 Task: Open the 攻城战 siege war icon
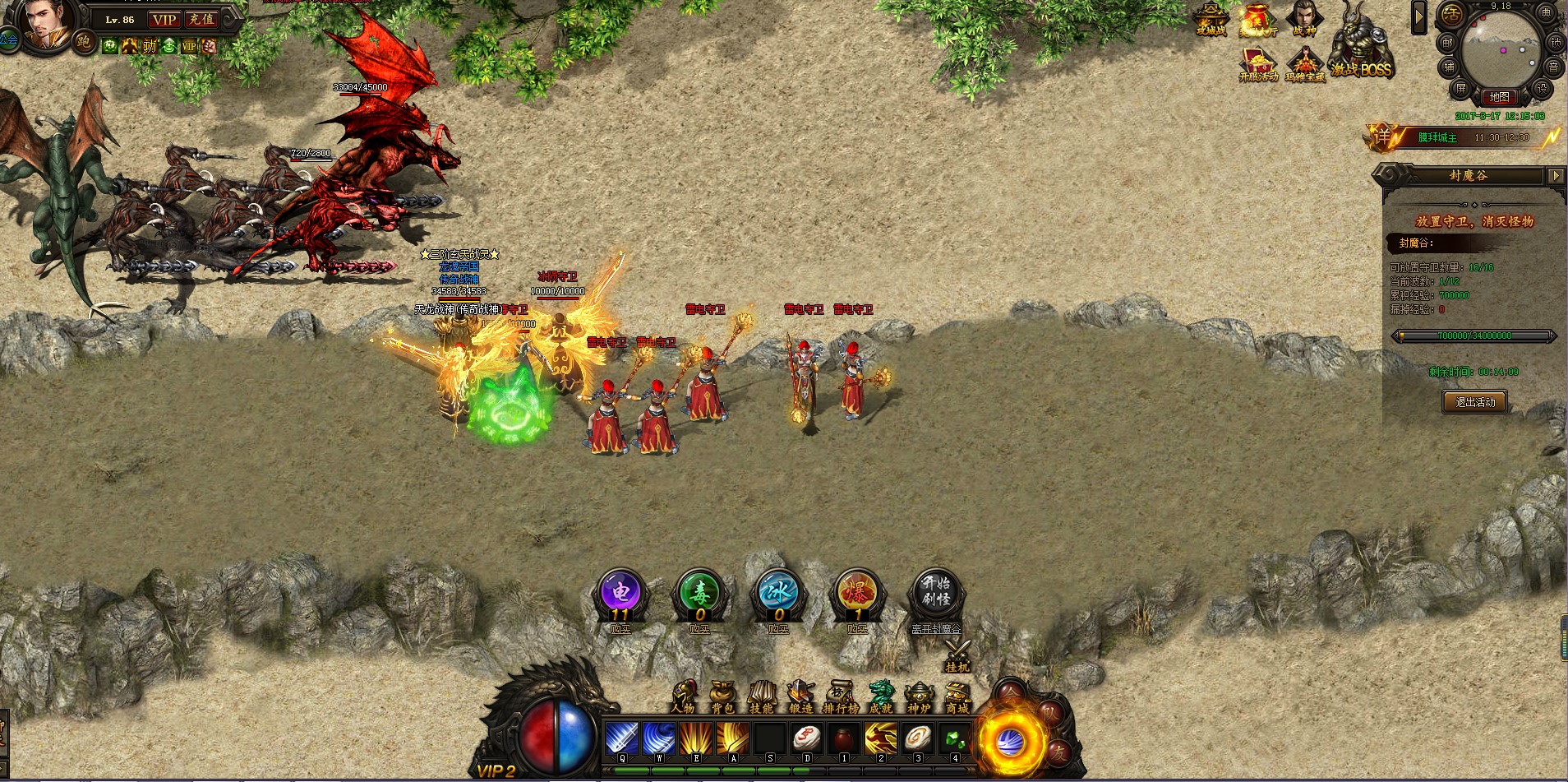1211,20
